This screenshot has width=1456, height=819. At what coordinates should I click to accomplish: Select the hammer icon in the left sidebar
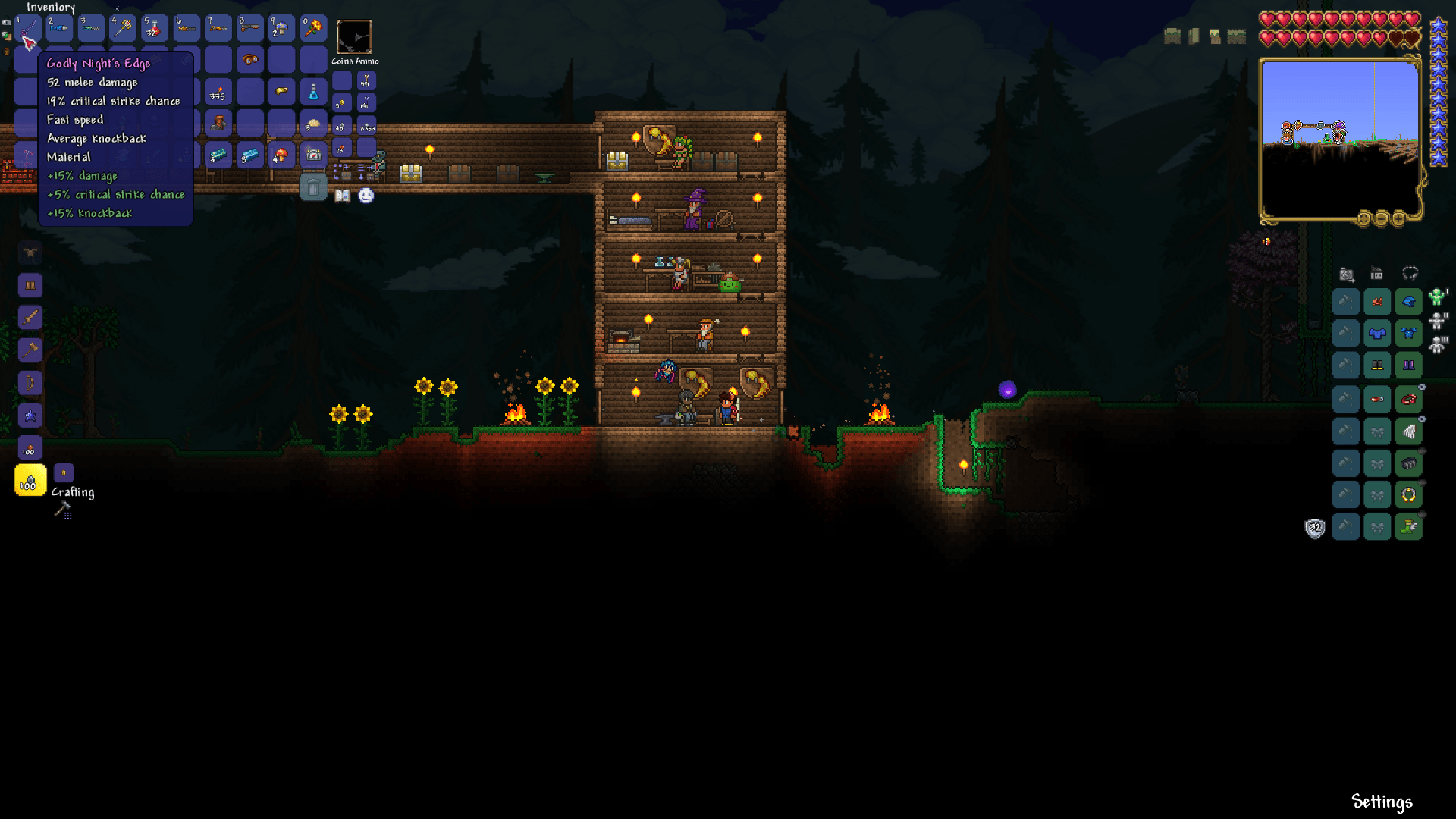[29, 349]
